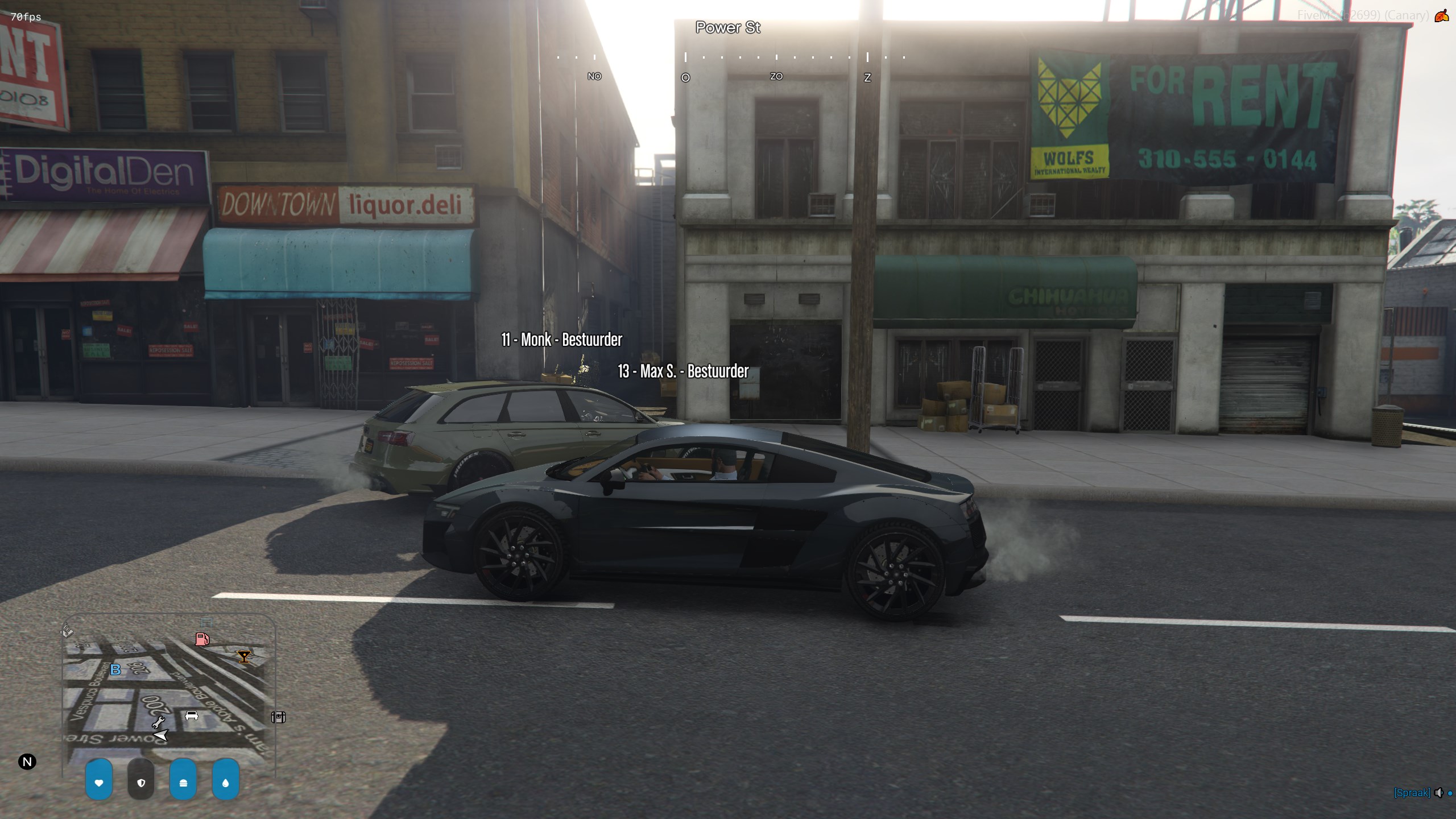Click the wrench mechanic marker on the minimap
The image size is (1456, 819).
(158, 722)
